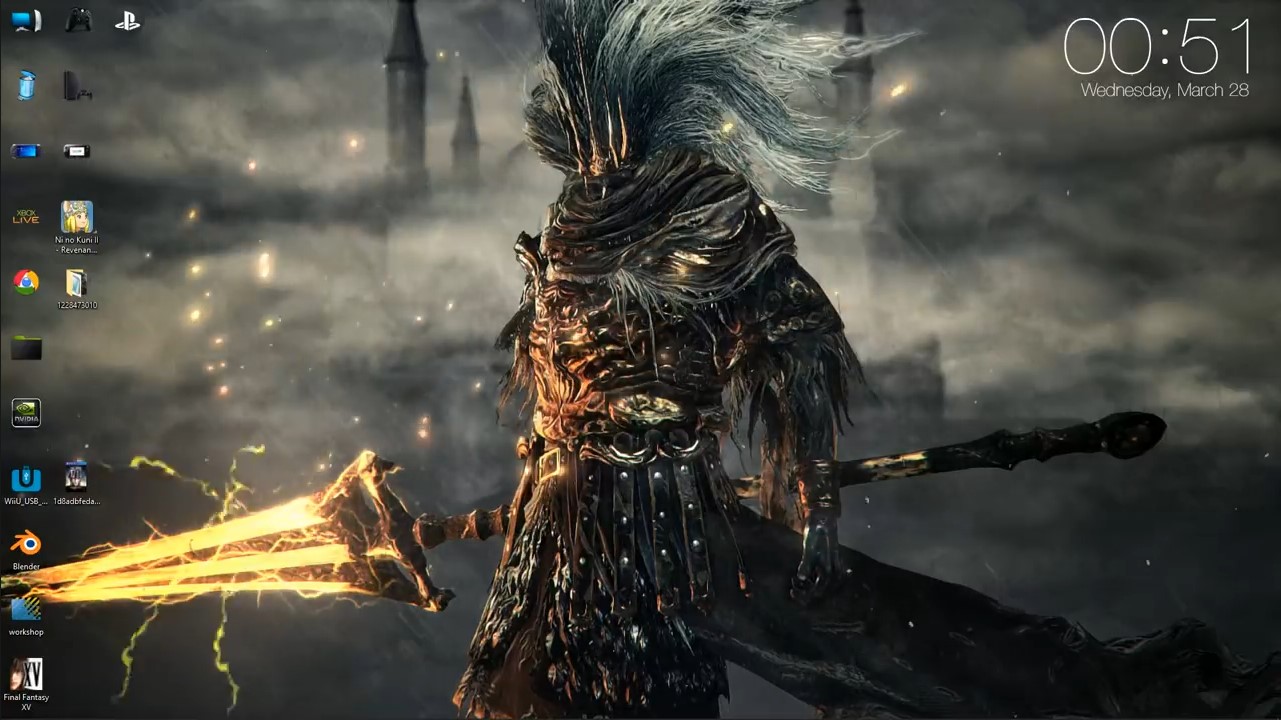This screenshot has height=720, width=1281.
Task: Select the Final Fantasy XV thumbnail image
Action: pyautogui.click(x=26, y=675)
